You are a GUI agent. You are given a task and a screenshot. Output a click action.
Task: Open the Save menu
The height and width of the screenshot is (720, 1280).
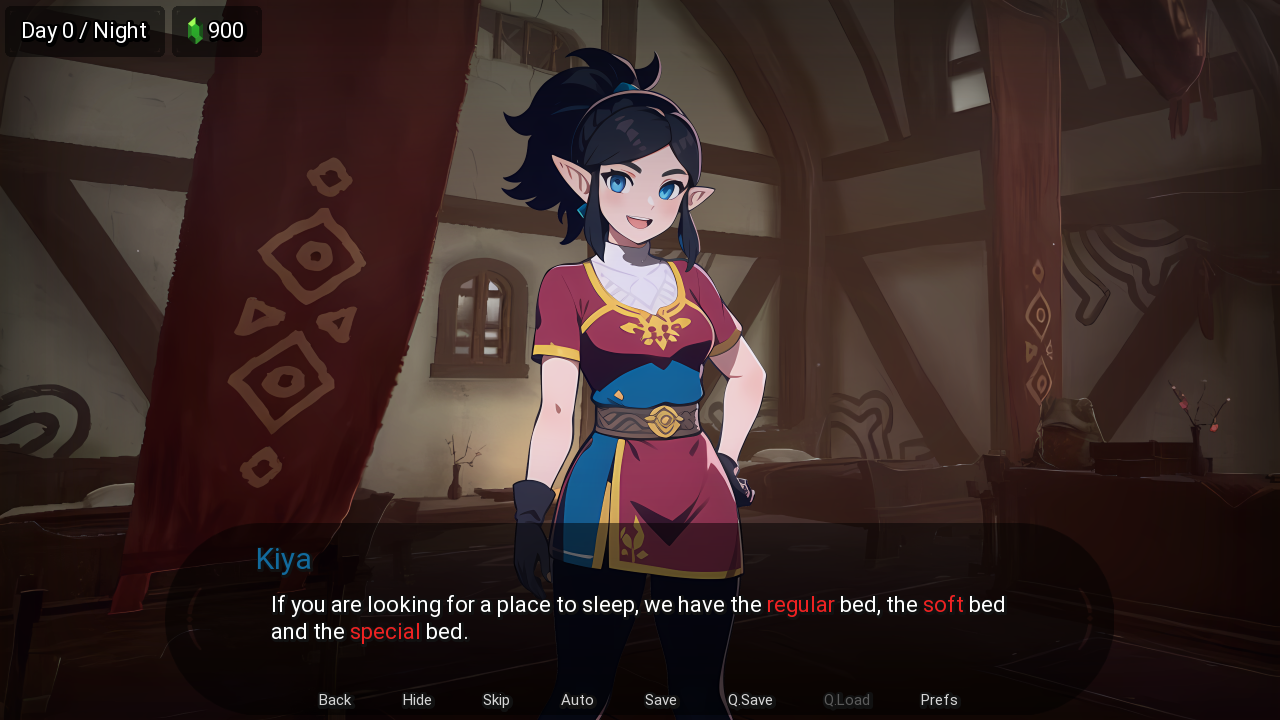(660, 700)
